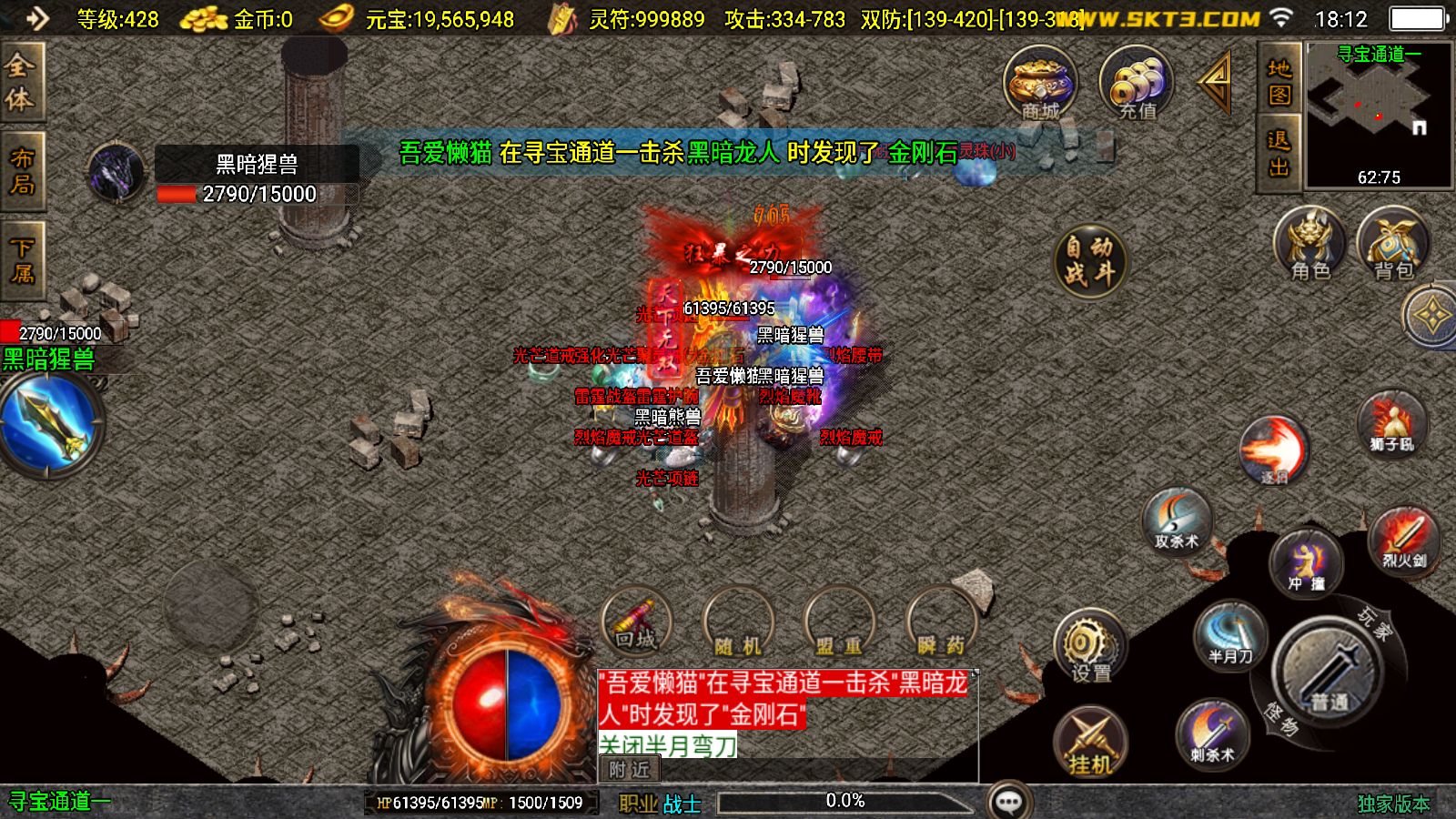Click the 0.0% experience progress bar
This screenshot has height=819, width=1456.
[844, 801]
